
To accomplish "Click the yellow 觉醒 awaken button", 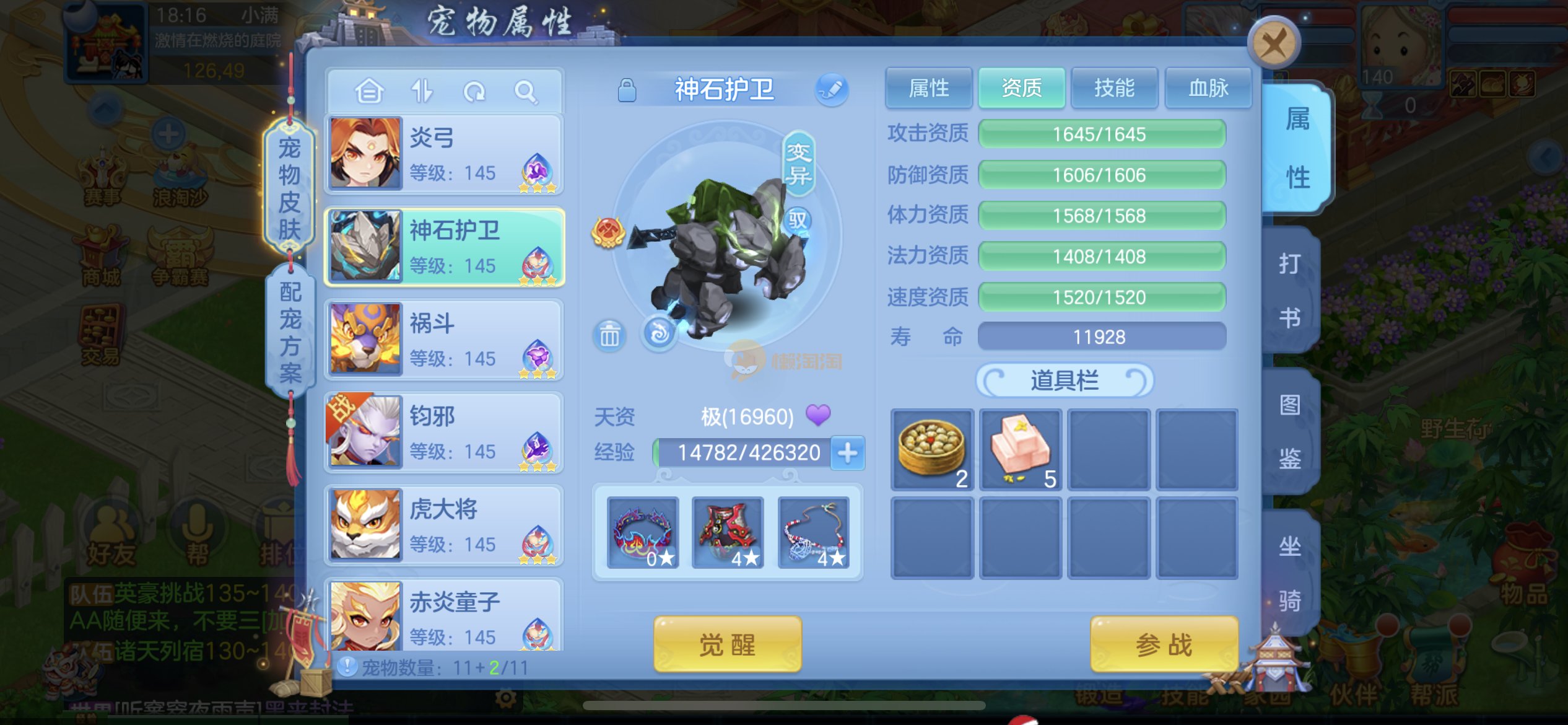I will point(727,644).
